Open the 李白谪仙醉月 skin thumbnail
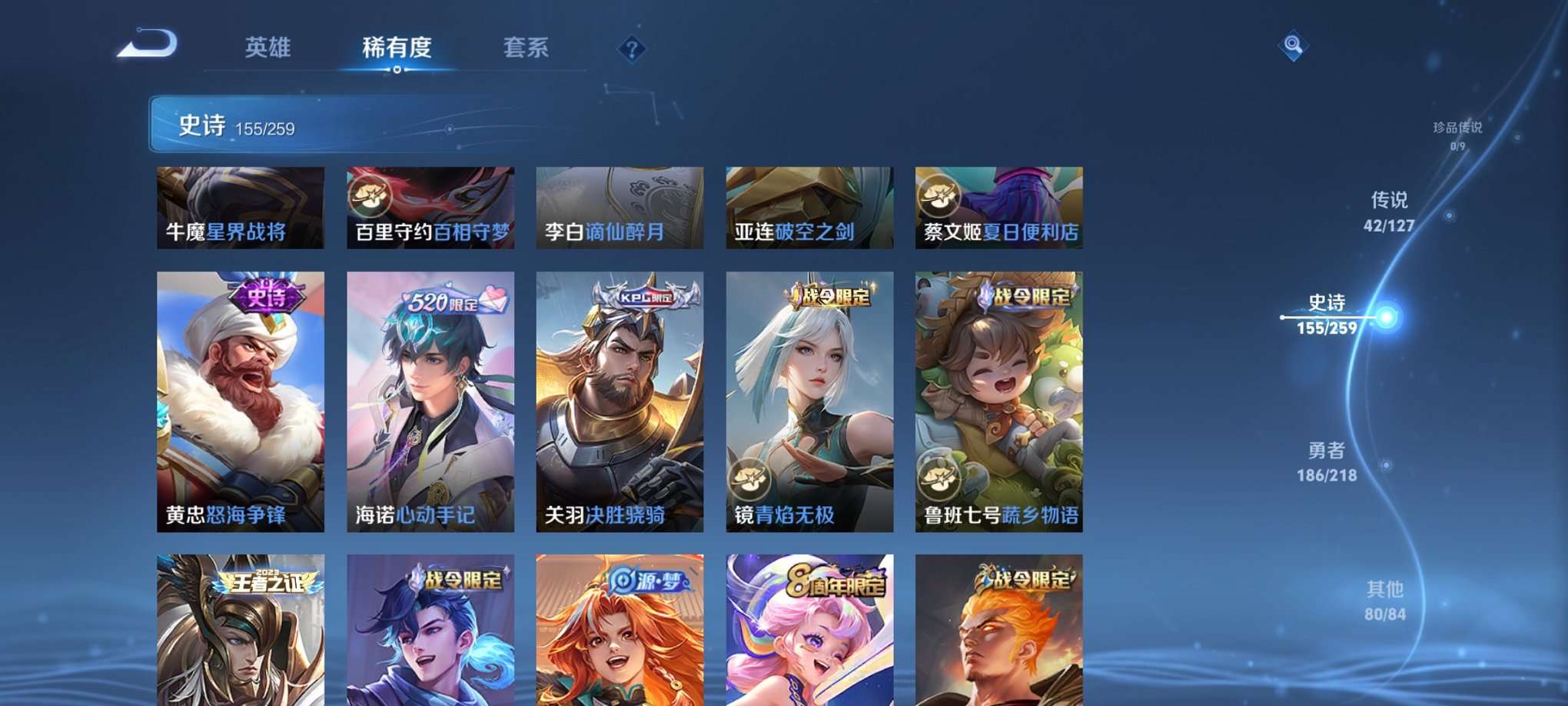The width and height of the screenshot is (1568, 706). click(620, 206)
